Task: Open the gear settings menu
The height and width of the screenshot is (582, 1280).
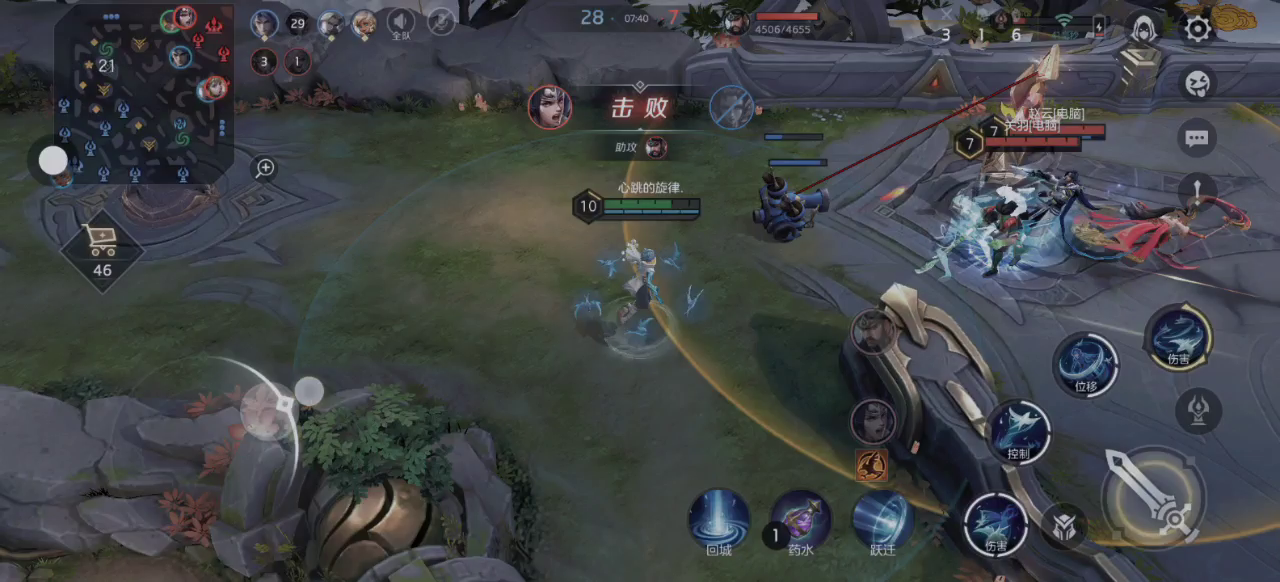Action: 1197,28
